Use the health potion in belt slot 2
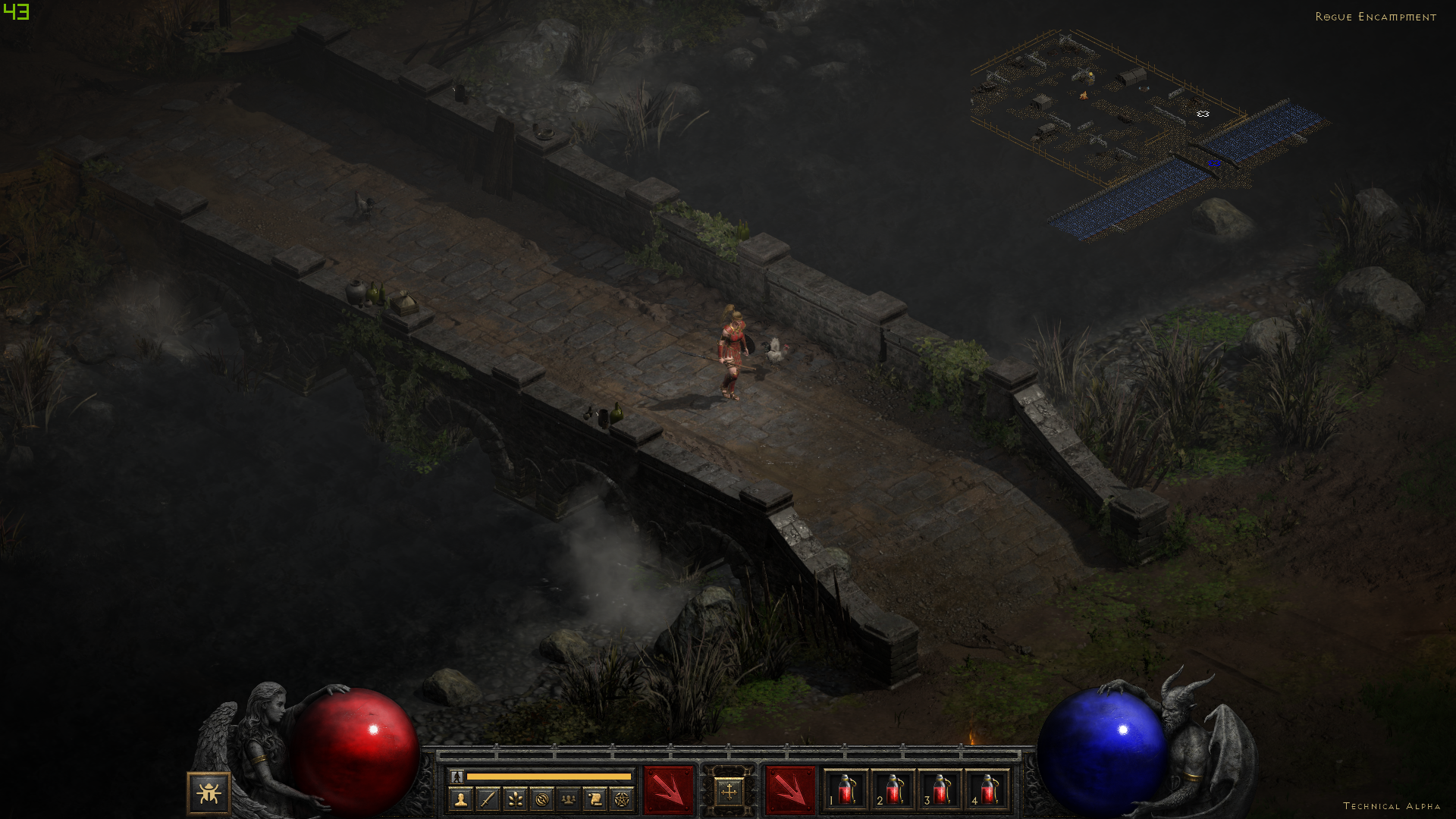Image resolution: width=1456 pixels, height=819 pixels. tap(893, 790)
